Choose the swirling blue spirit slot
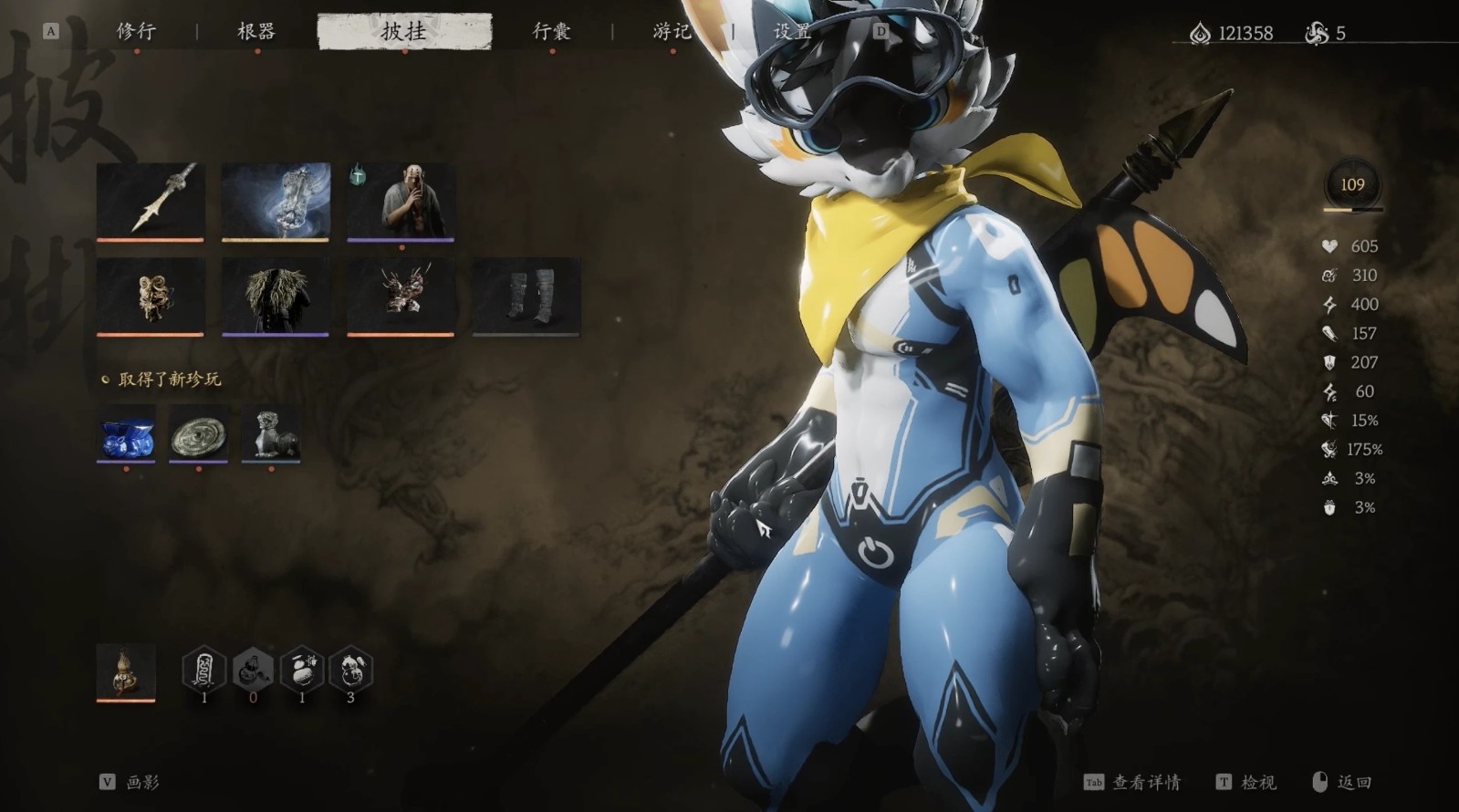Viewport: 1459px width, 812px height. click(x=276, y=202)
